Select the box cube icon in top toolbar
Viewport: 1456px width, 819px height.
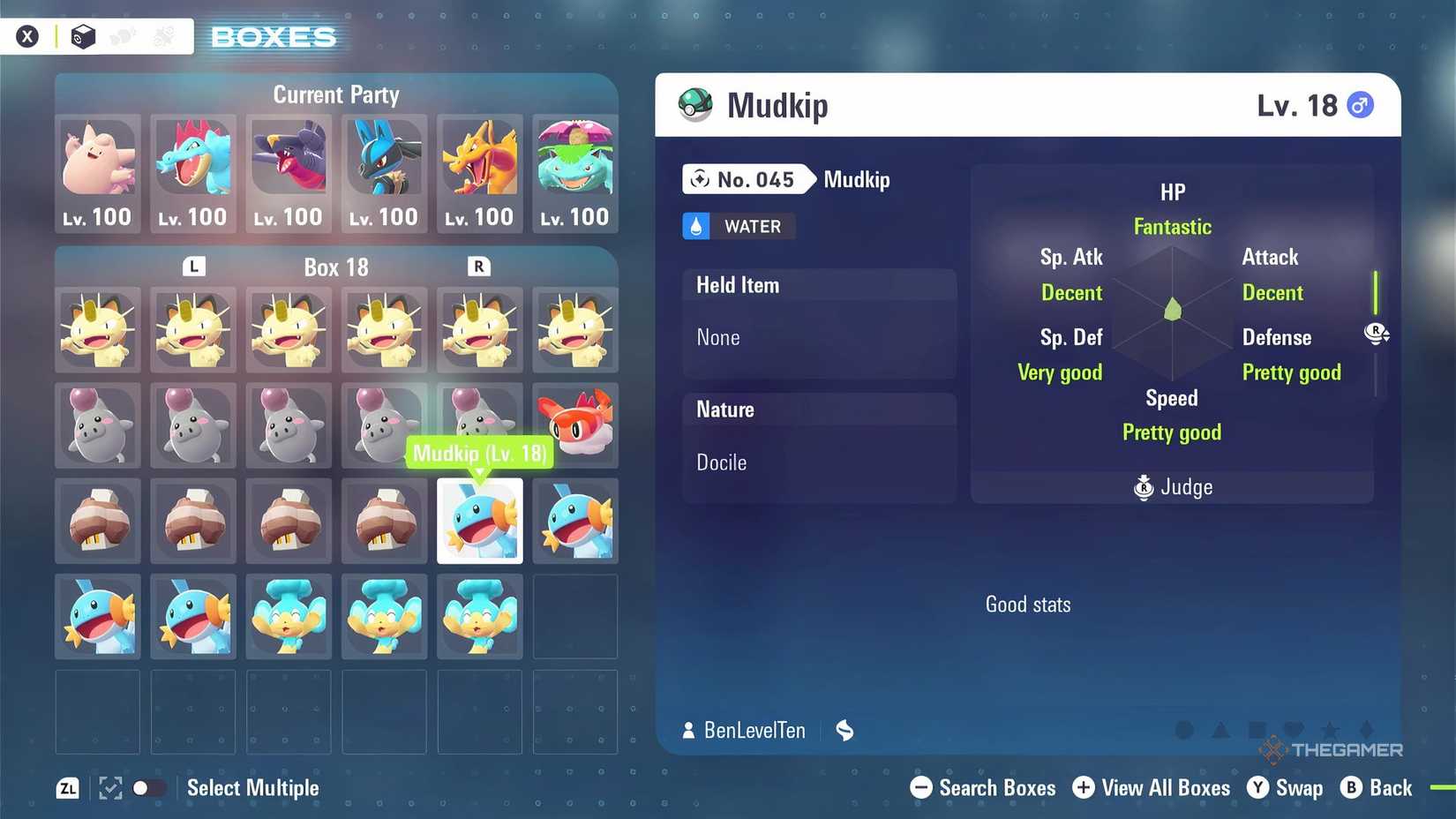(x=83, y=35)
